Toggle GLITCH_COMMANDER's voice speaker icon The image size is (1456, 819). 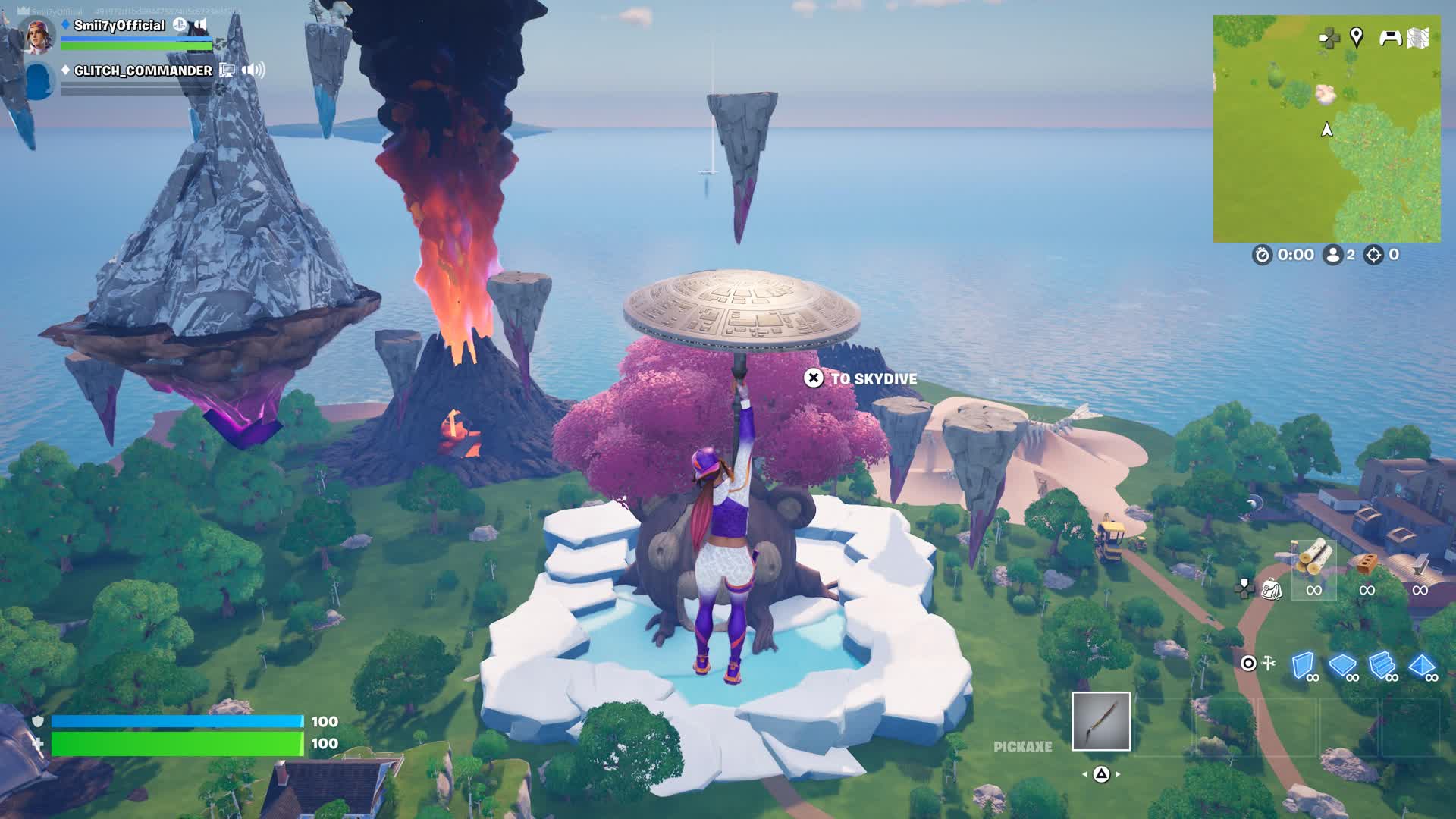click(x=253, y=71)
